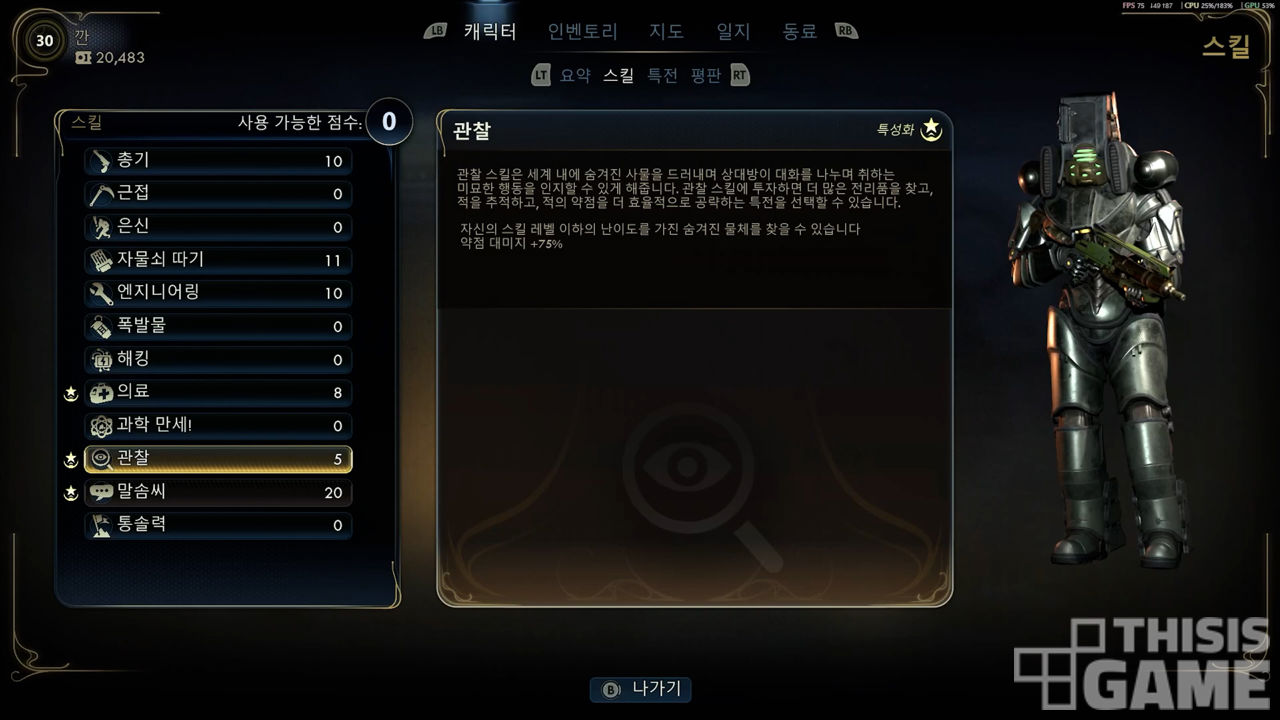Choose the 근접 skill row
1280x720 pixels.
coord(218,194)
